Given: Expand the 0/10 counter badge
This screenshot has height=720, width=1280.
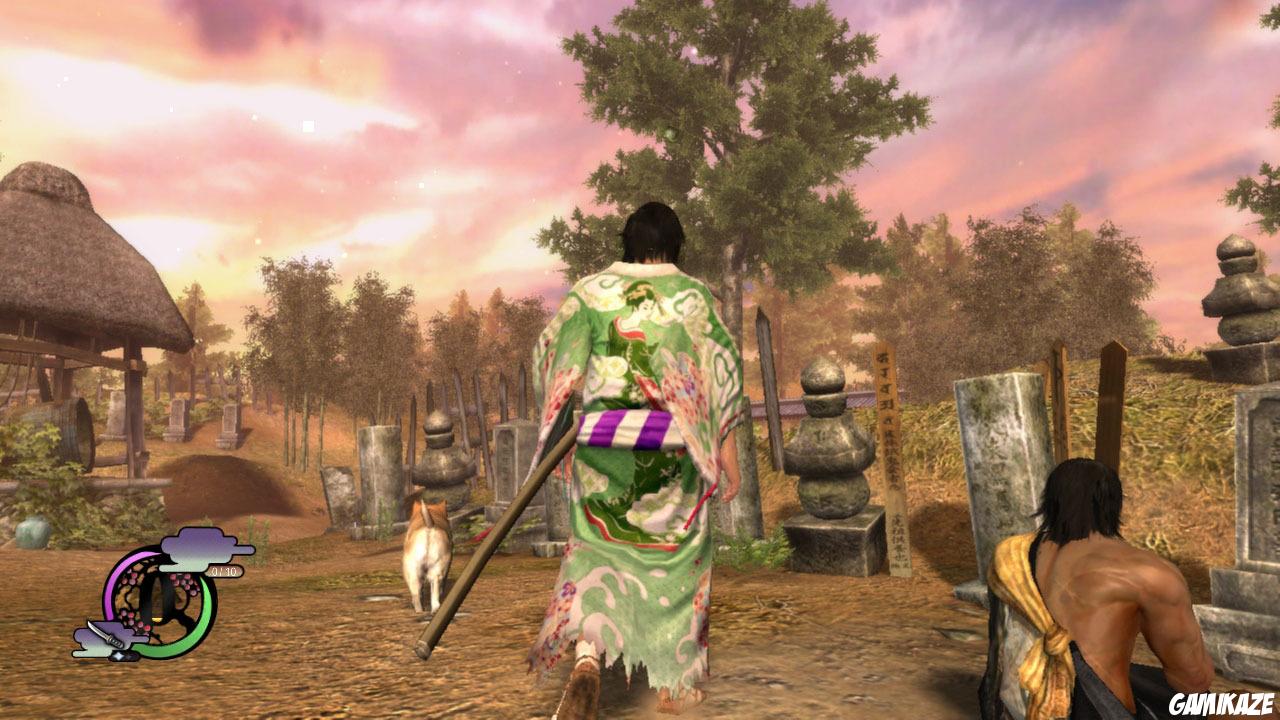Looking at the screenshot, I should (224, 571).
